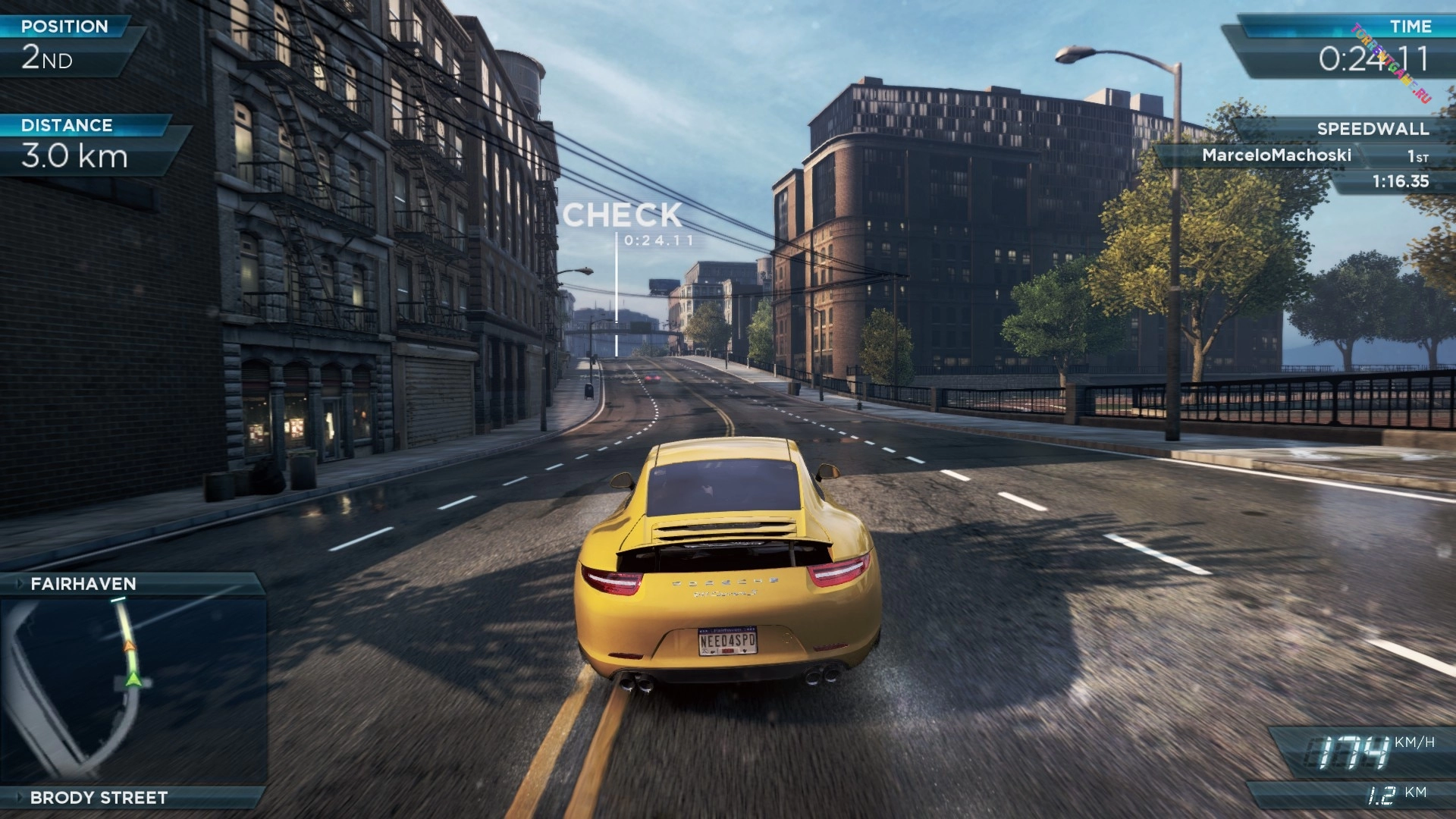This screenshot has height=819, width=1456.
Task: Click the green player arrow on minimap
Action: click(133, 677)
